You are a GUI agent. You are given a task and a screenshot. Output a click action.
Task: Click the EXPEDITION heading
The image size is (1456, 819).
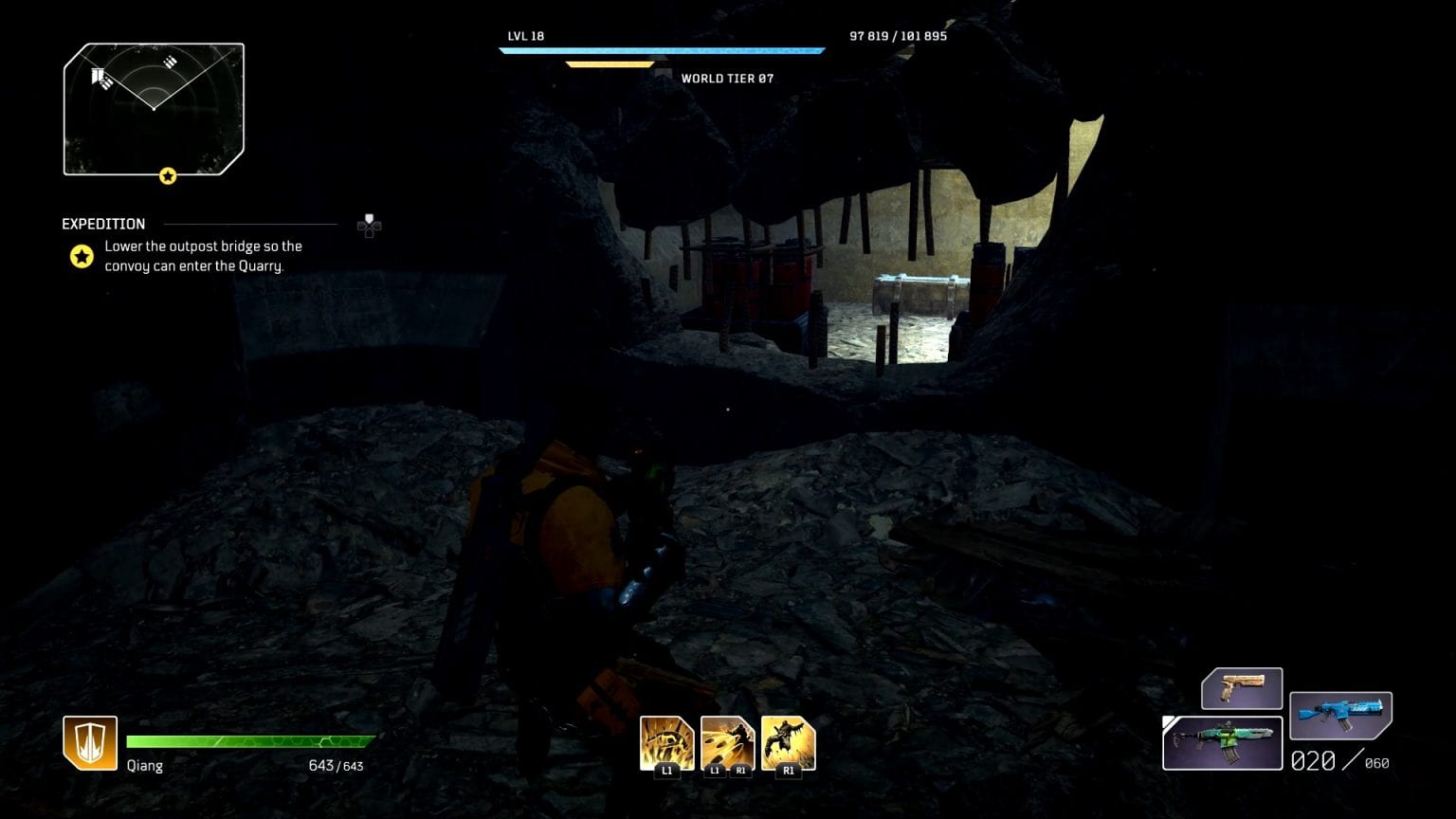103,224
